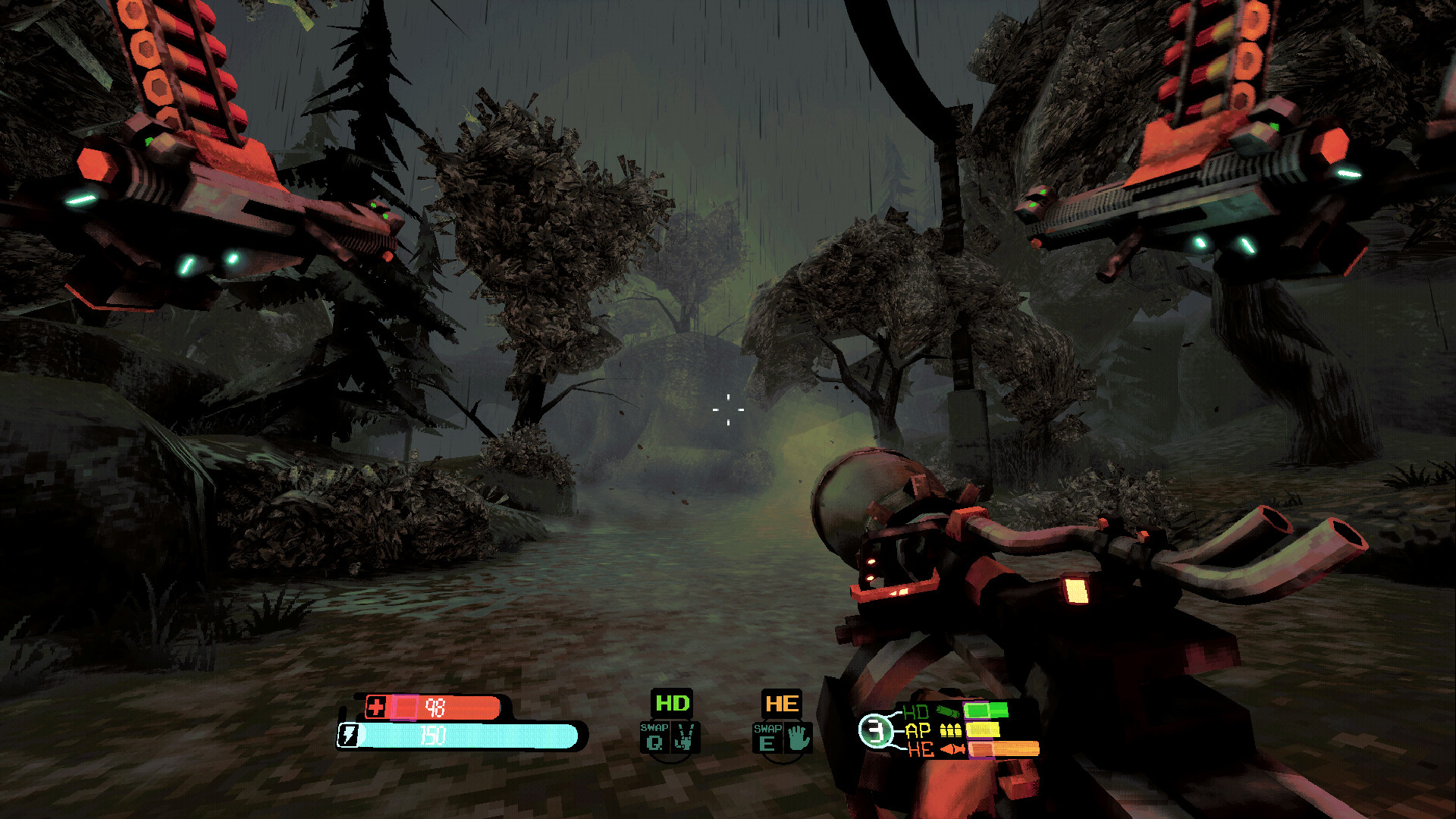The width and height of the screenshot is (1456, 819).
Task: Select the orange HE ammo type label
Action: [x=781, y=704]
